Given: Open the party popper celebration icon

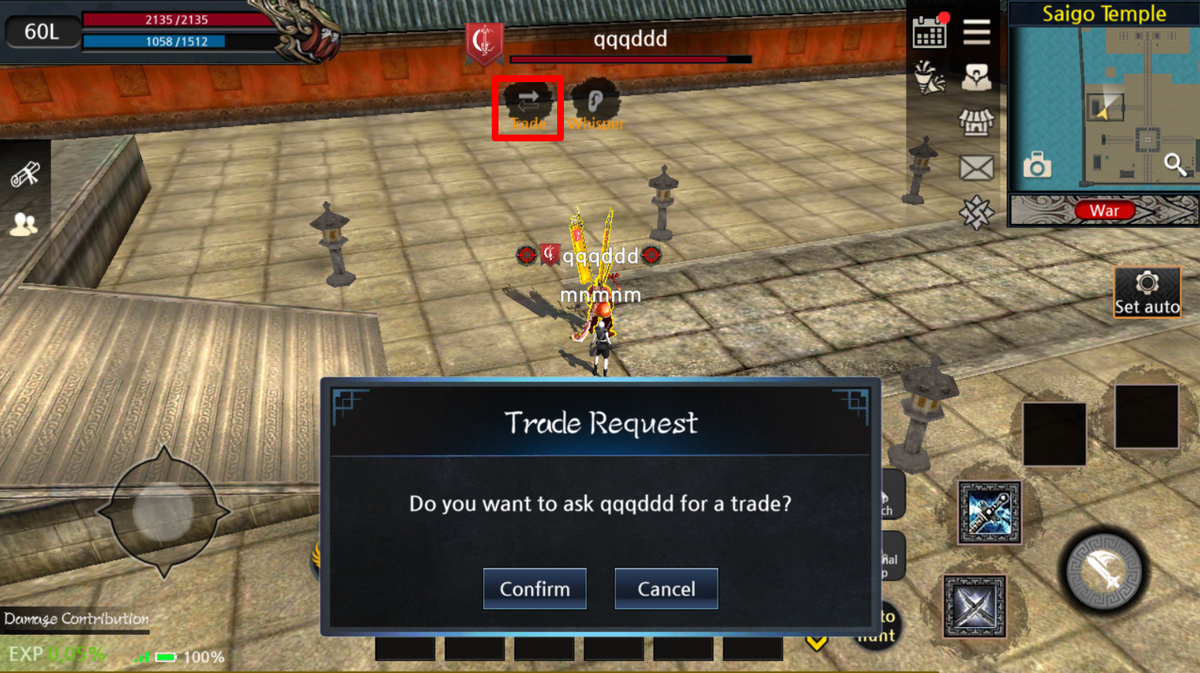Looking at the screenshot, I should click(x=930, y=78).
